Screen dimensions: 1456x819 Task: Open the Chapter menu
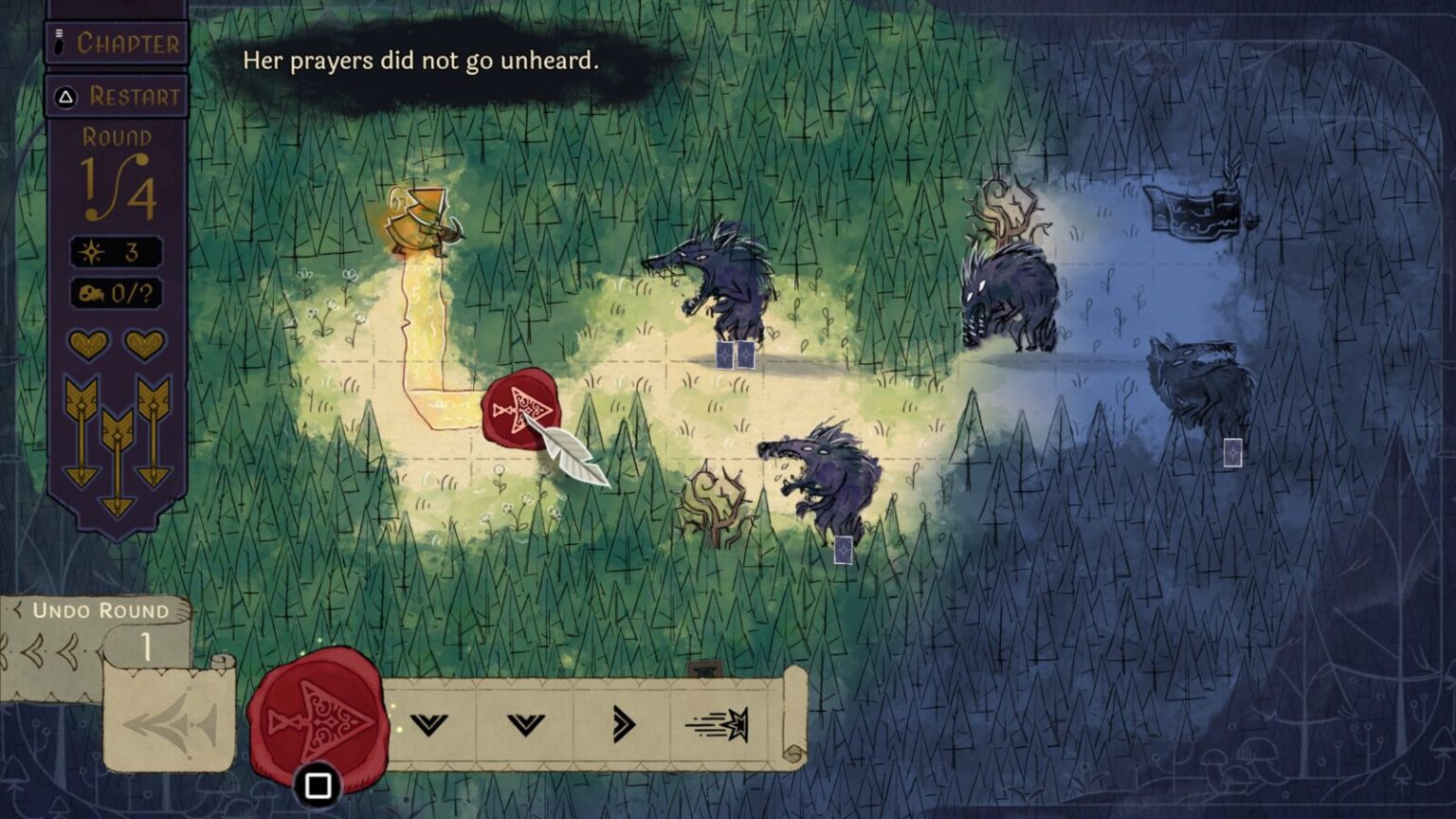[117, 43]
